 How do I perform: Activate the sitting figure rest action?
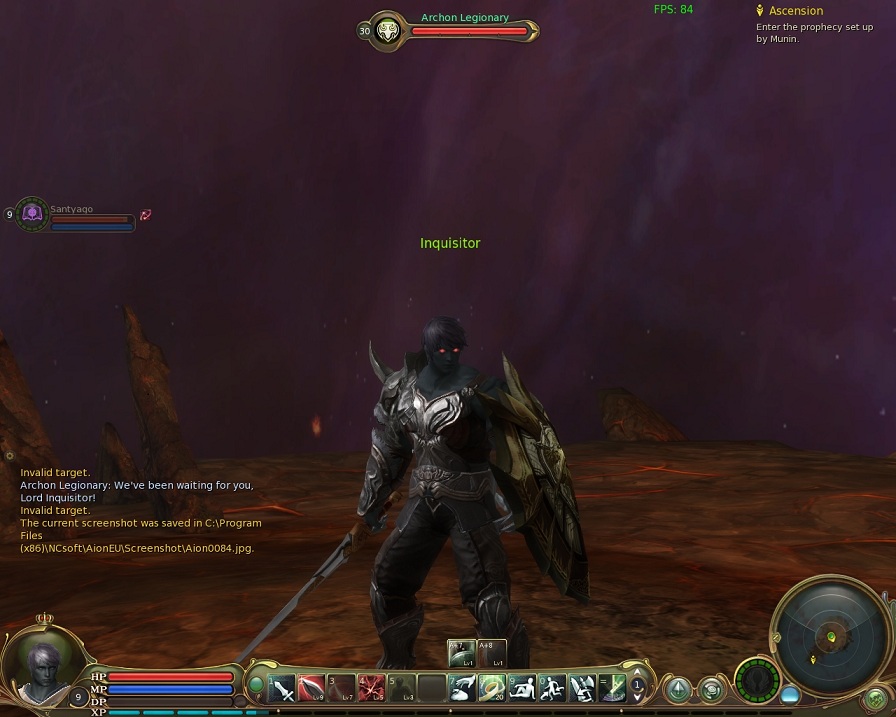521,688
